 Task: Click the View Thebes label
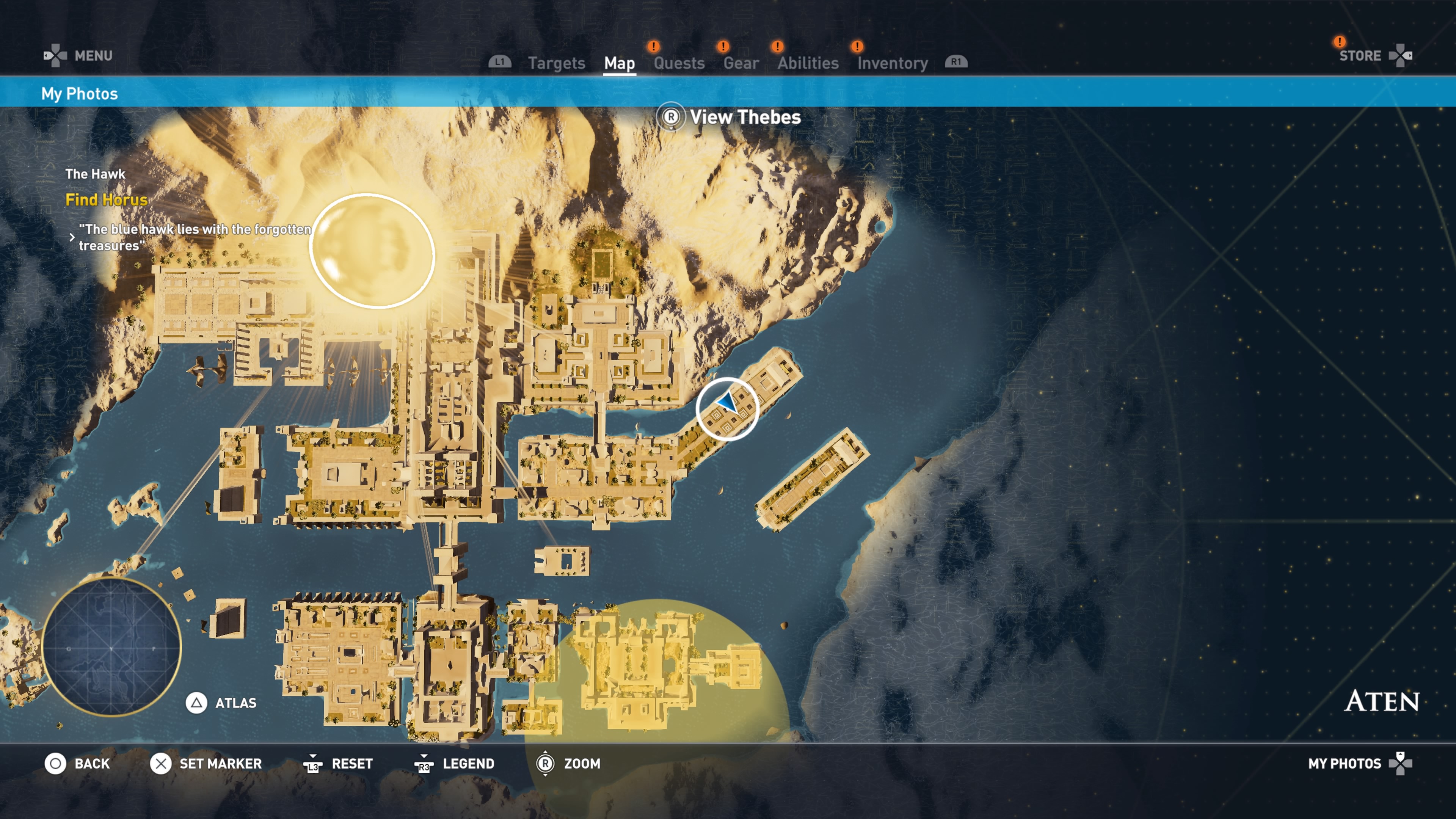pyautogui.click(x=744, y=117)
